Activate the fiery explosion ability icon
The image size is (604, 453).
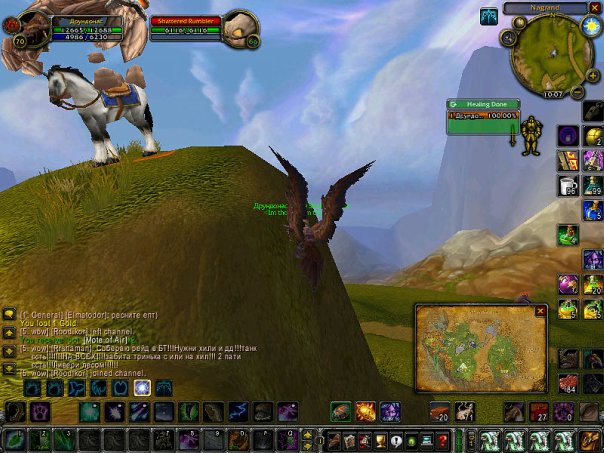pos(365,411)
